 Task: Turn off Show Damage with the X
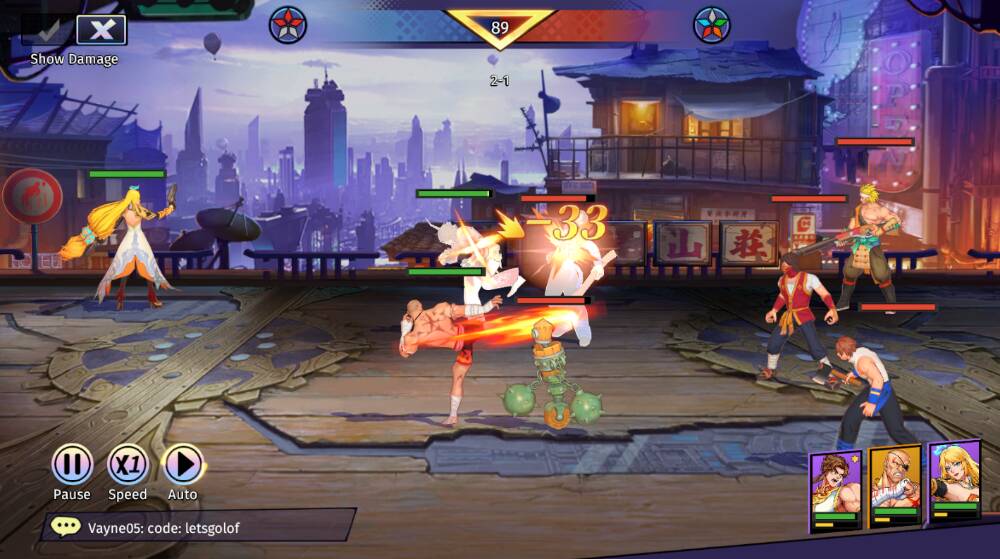(x=101, y=30)
